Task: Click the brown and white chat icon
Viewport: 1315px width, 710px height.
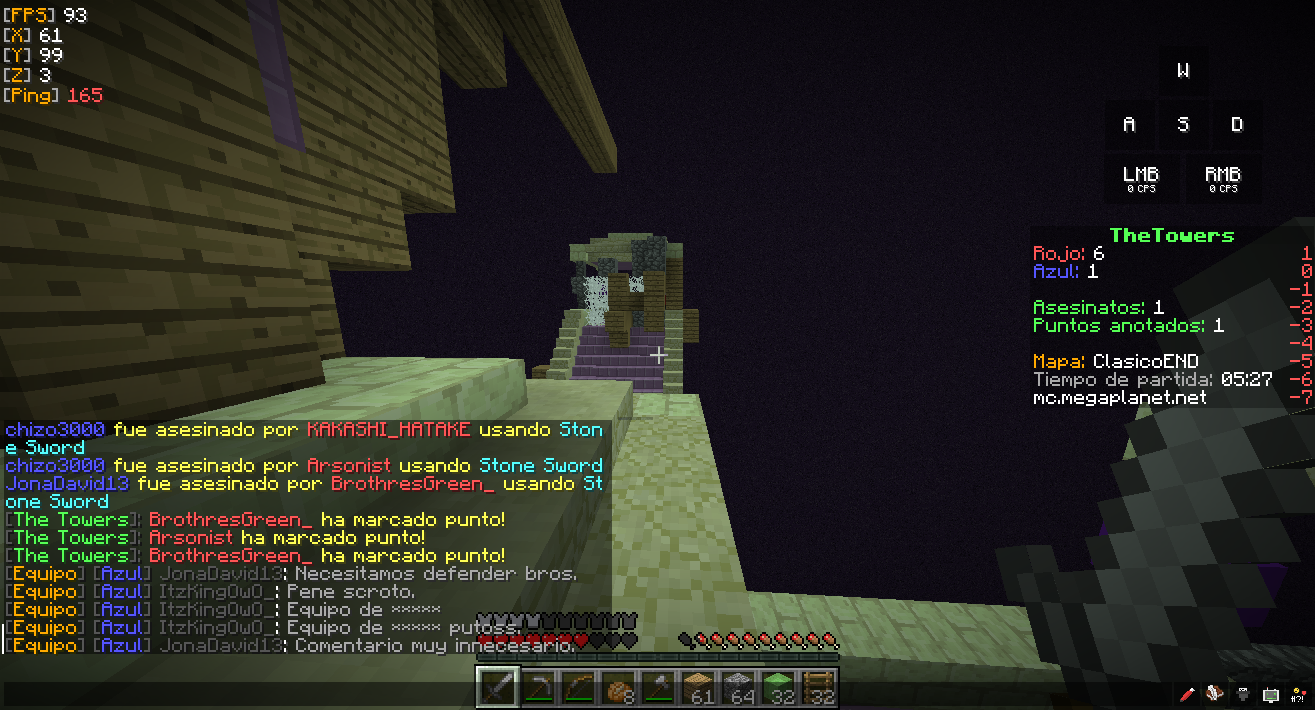Action: (x=1215, y=694)
